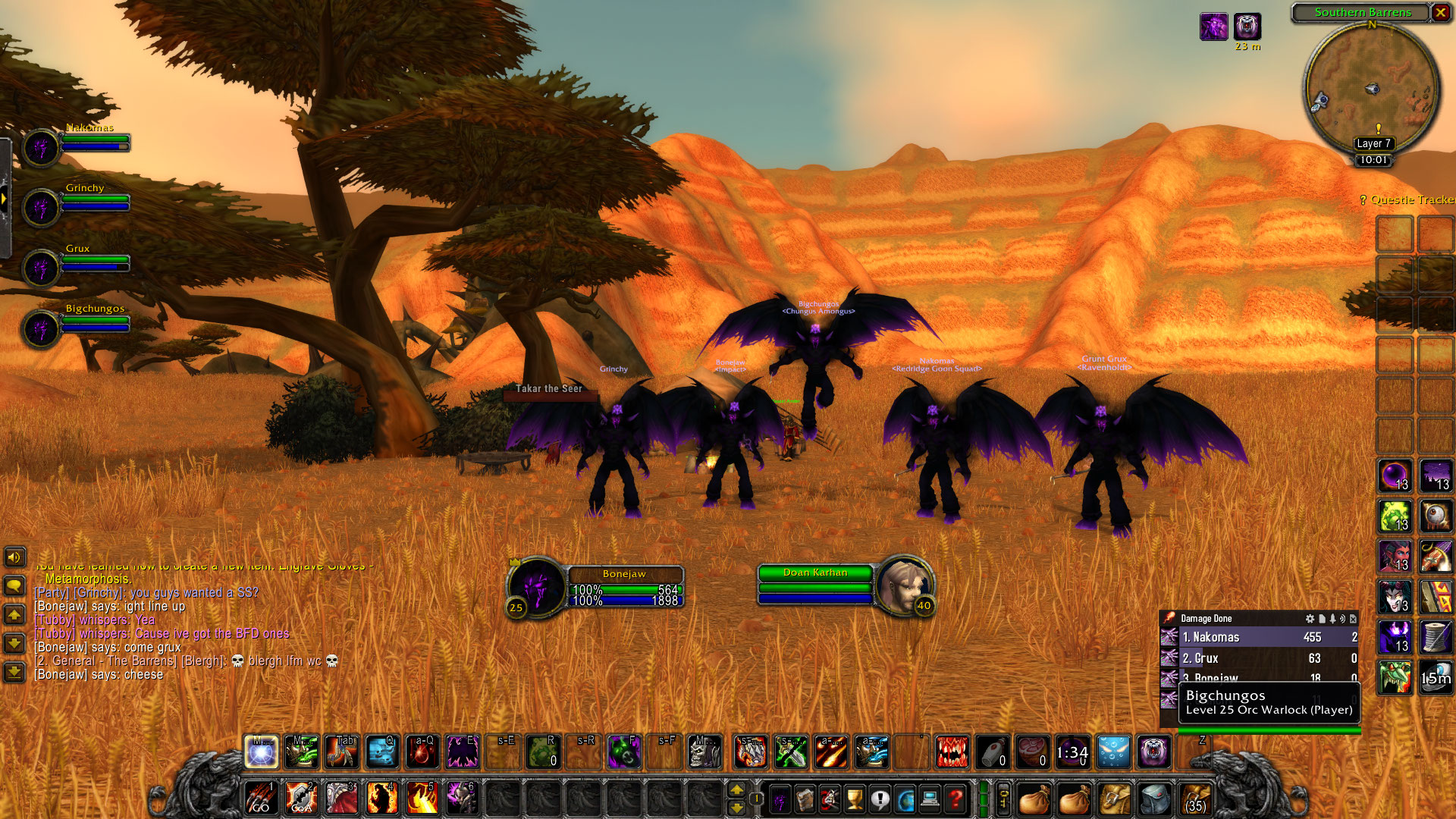
Task: Open the keyring key button
Action: (1003, 799)
